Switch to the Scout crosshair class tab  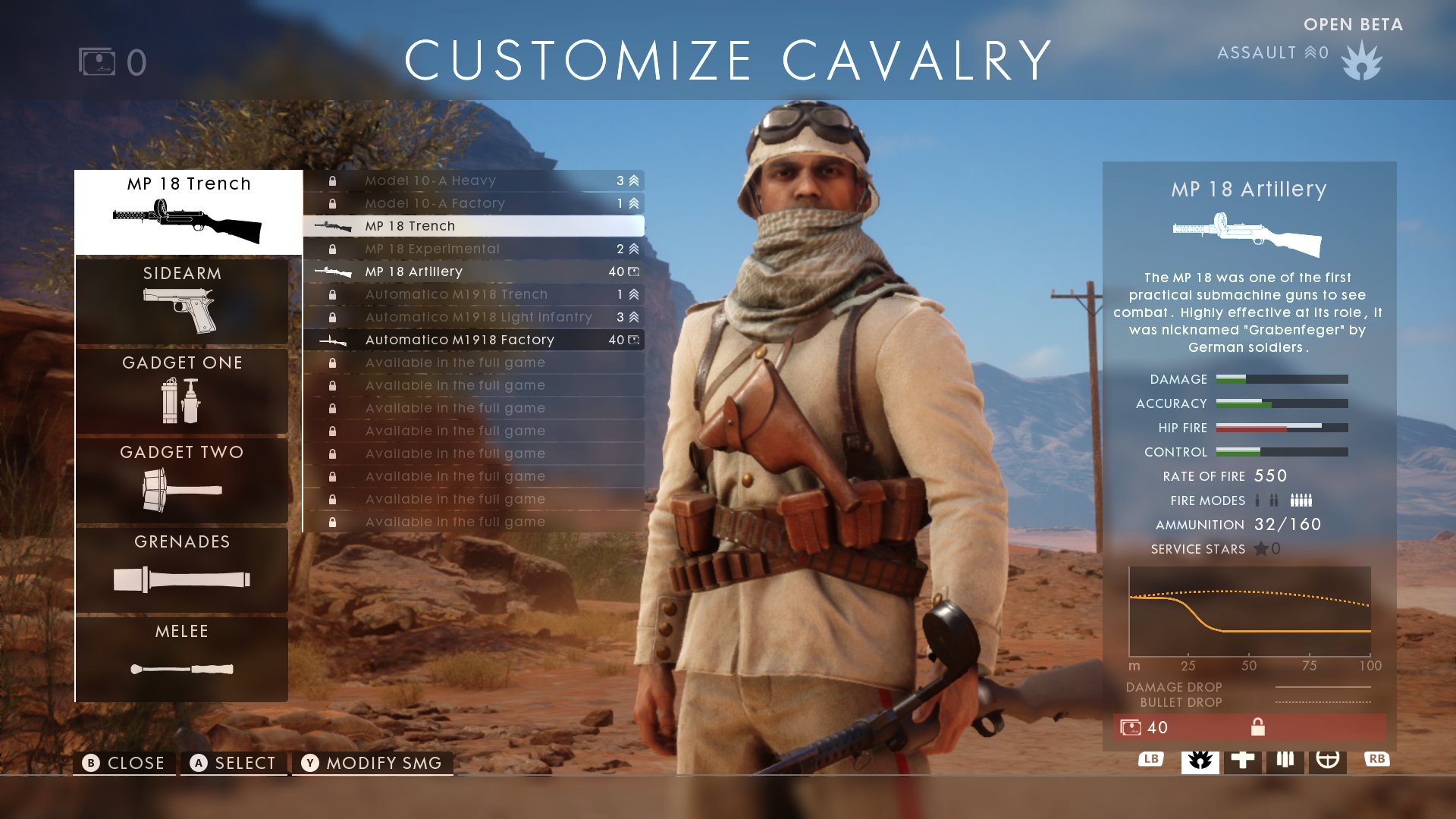(x=1327, y=760)
